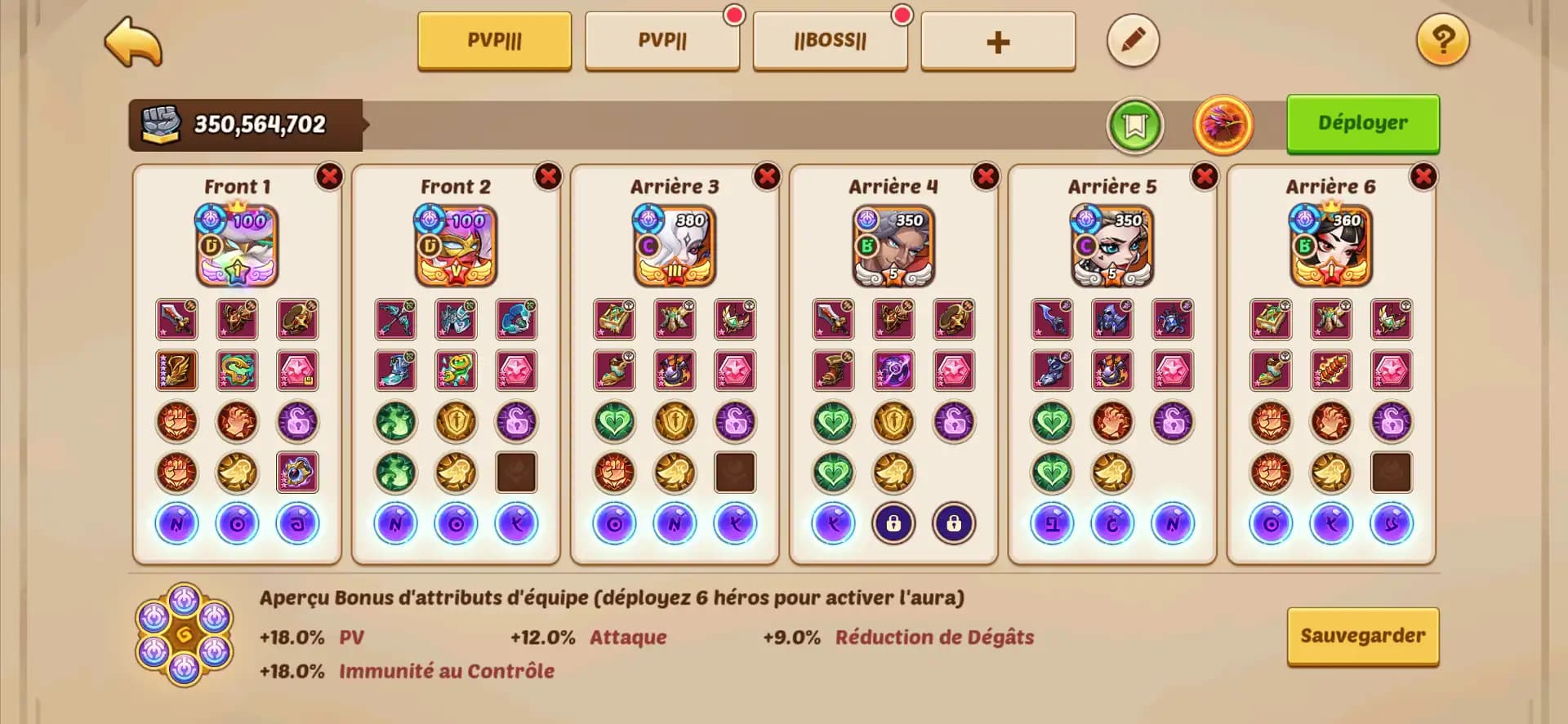
Task: Remove Arrière 5 via its red X
Action: tap(1206, 174)
